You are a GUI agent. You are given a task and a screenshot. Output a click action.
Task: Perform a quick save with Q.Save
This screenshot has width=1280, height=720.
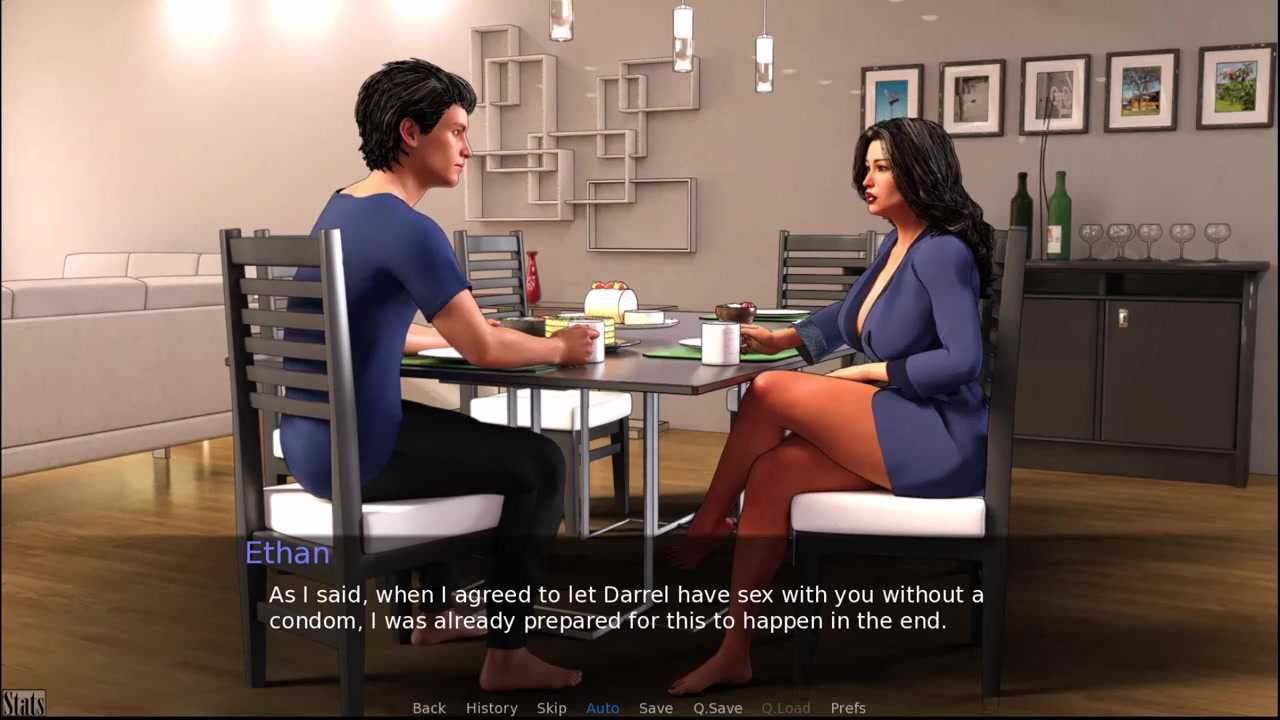(x=718, y=708)
